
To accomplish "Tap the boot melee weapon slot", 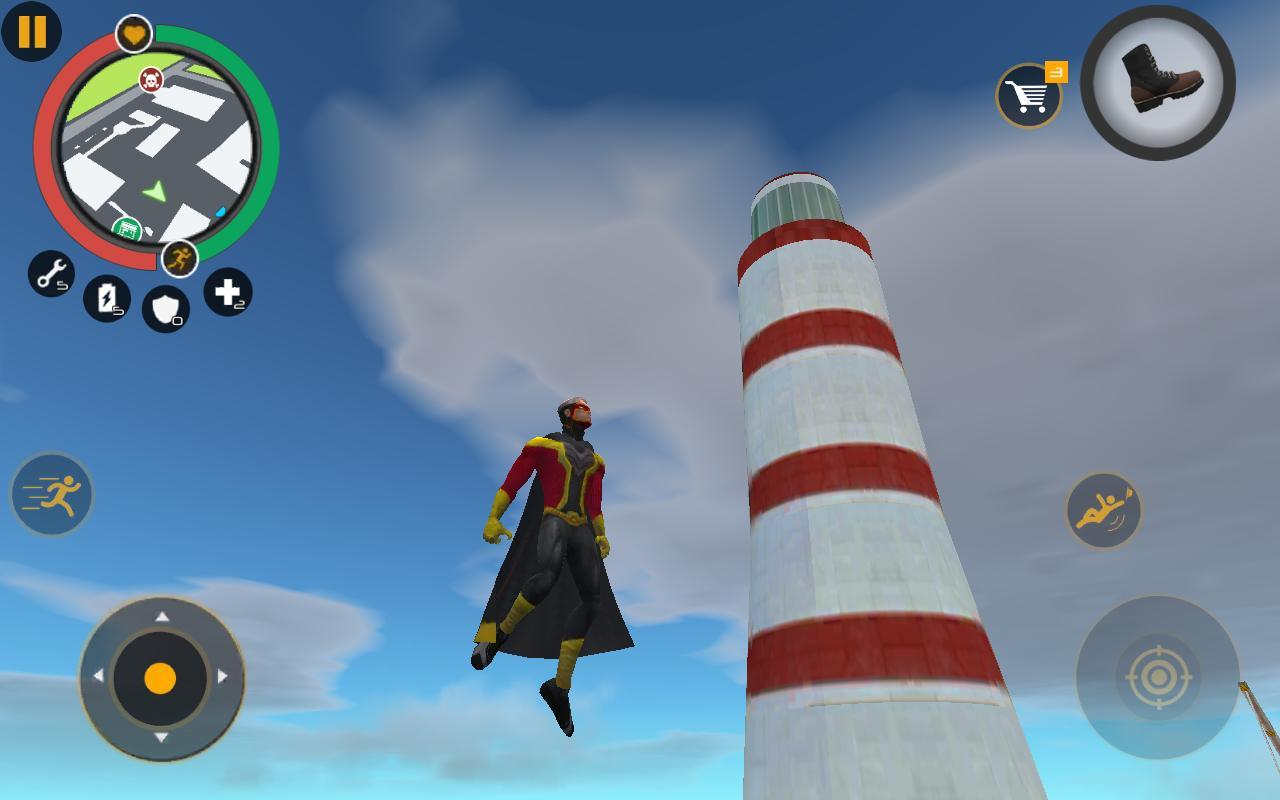I will 1160,88.
